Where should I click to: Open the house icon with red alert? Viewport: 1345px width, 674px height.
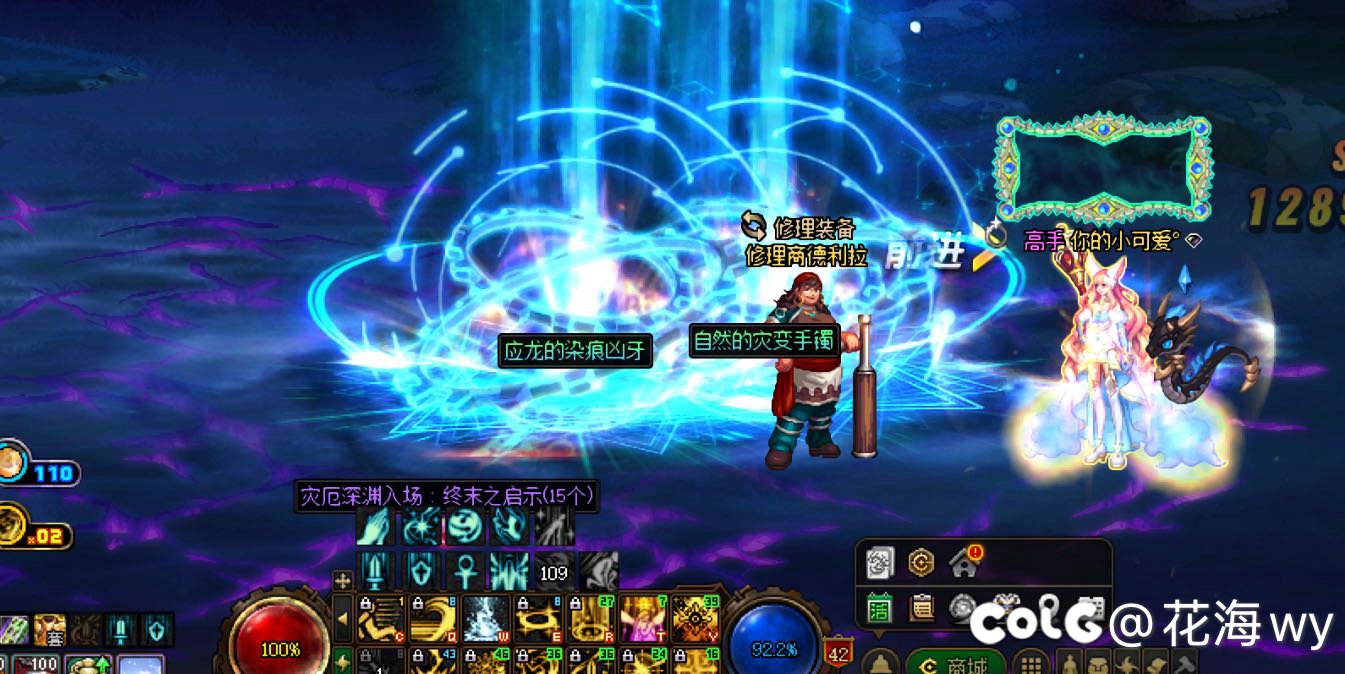coord(965,562)
